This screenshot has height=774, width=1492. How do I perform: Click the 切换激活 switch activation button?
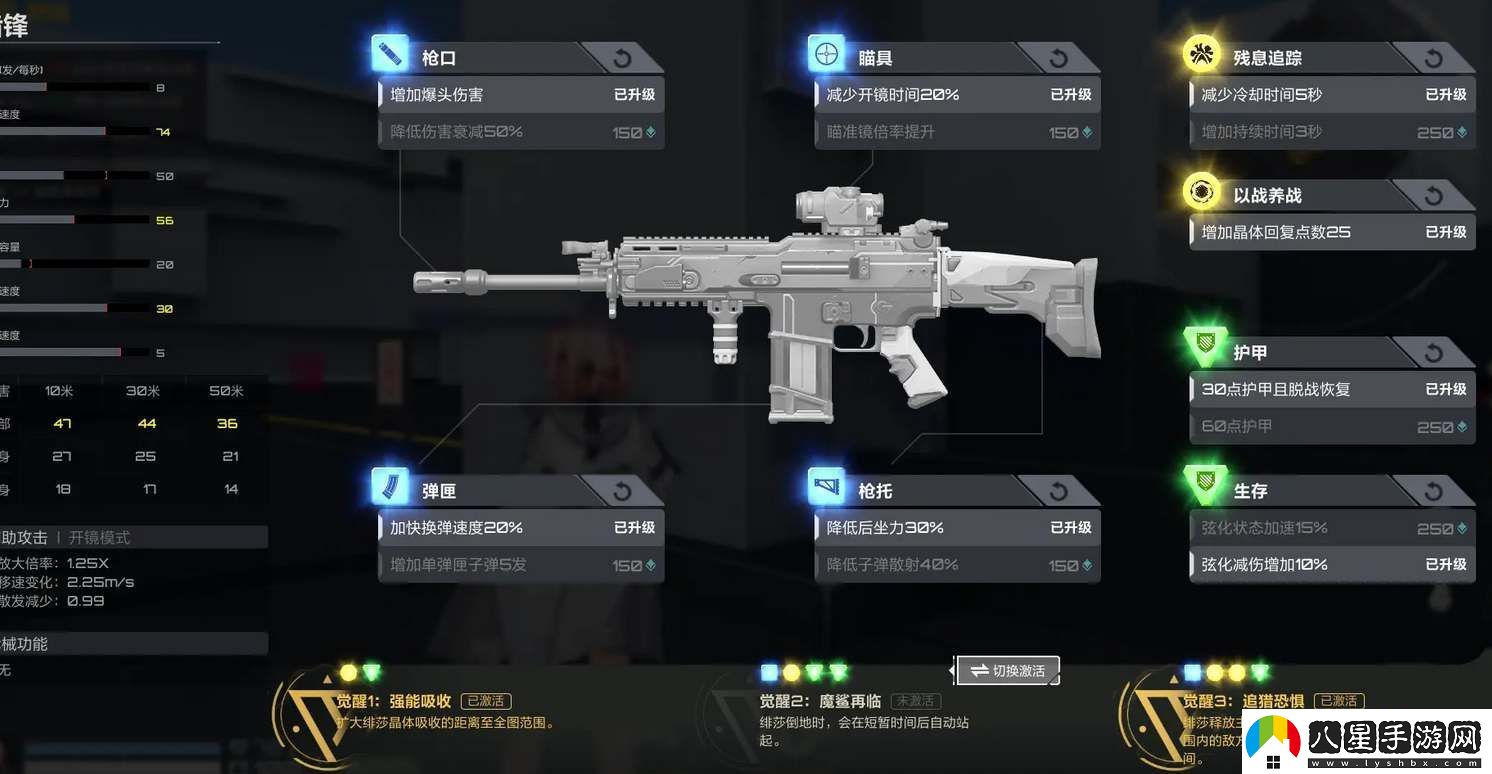[x=1007, y=671]
